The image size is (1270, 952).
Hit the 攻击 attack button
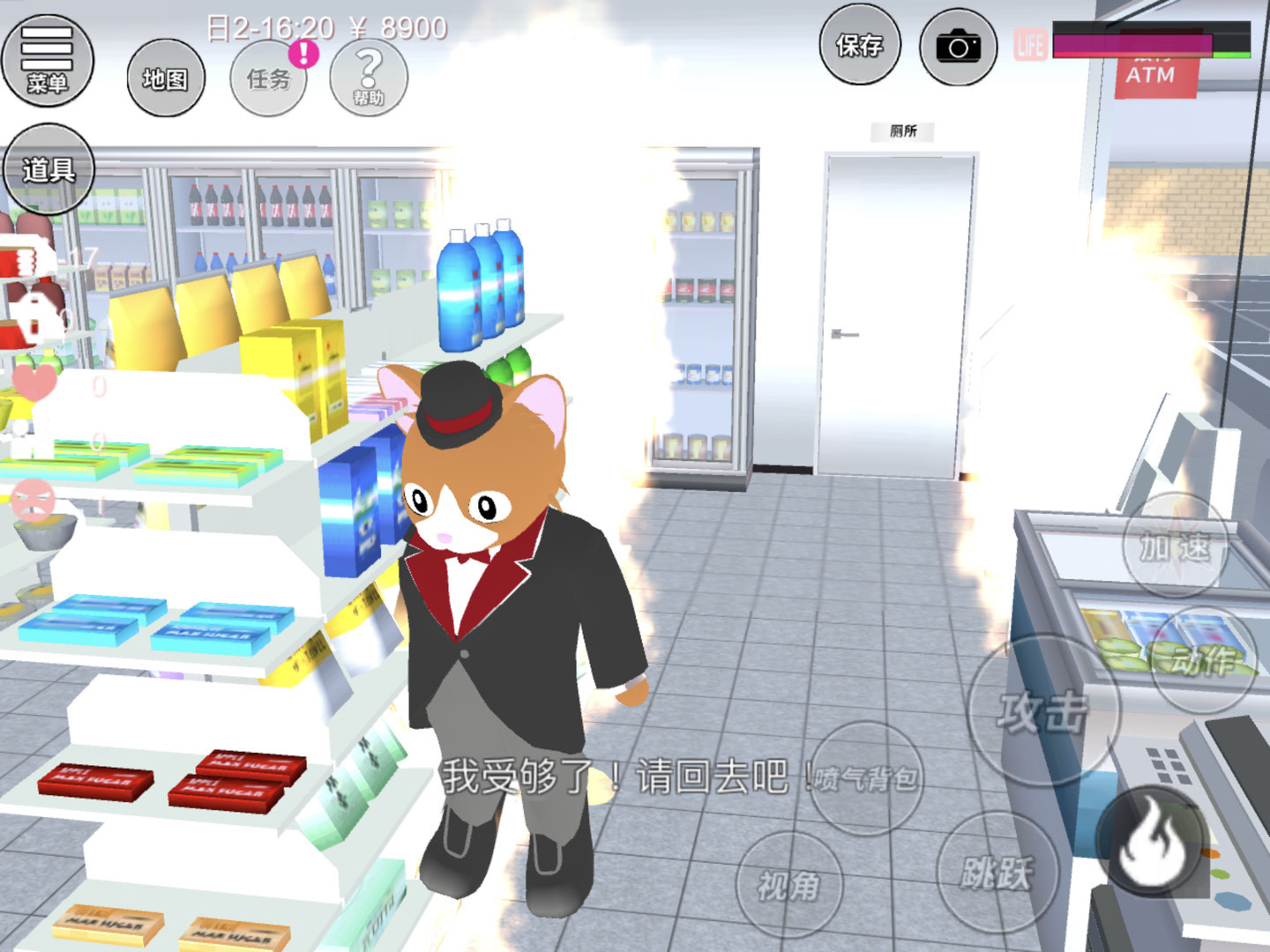[x=1042, y=710]
